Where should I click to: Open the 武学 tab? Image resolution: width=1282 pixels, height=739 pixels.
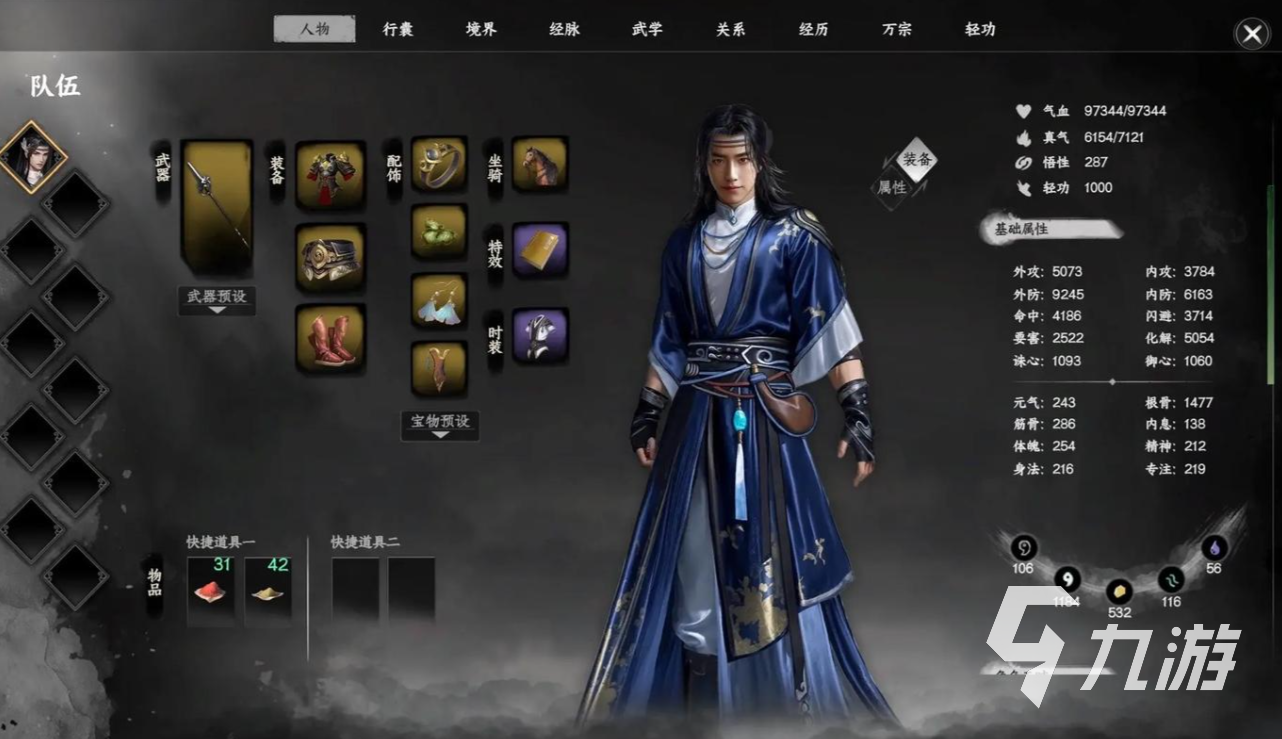646,29
